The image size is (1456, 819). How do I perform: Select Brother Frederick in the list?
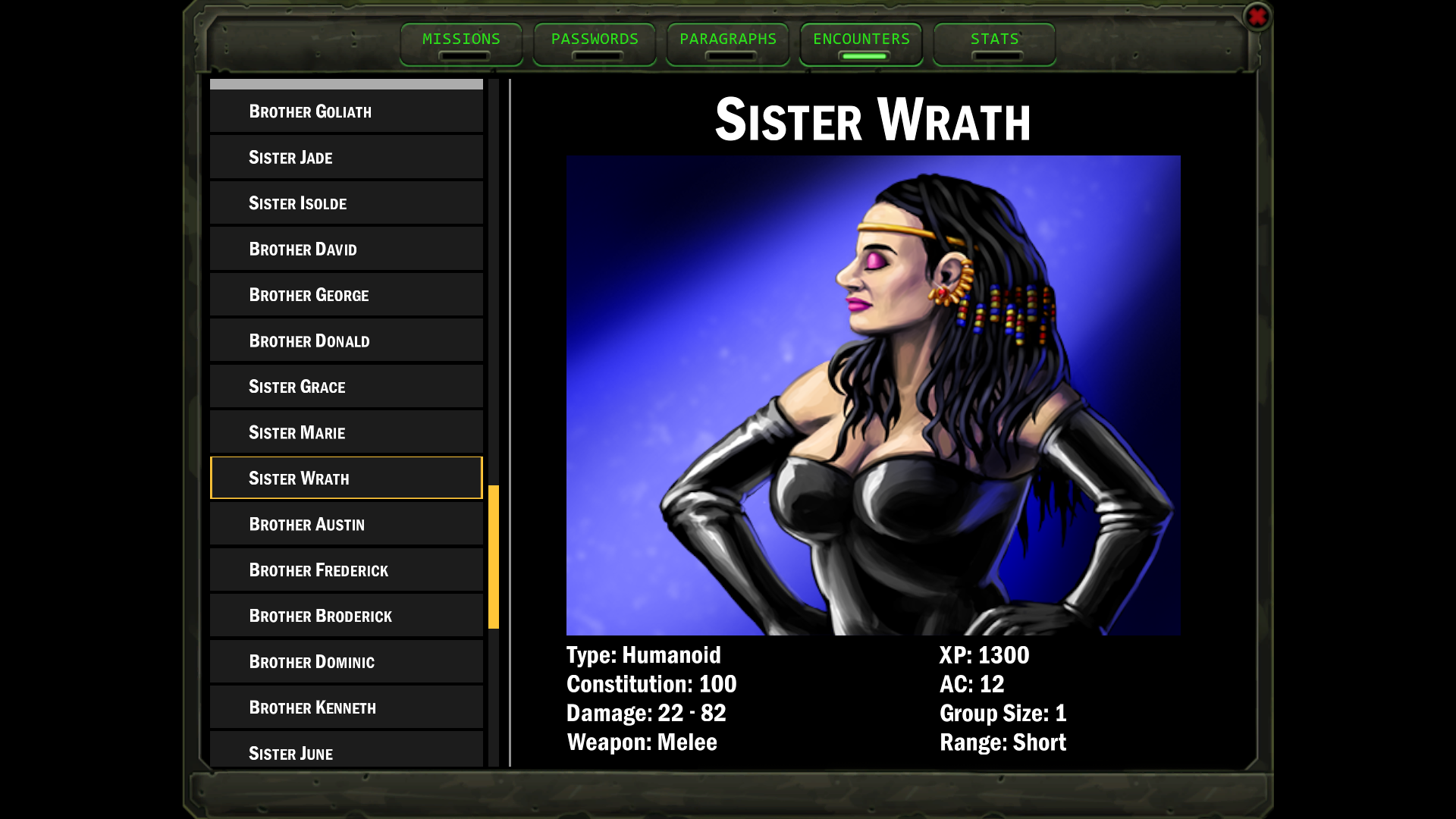tap(346, 570)
